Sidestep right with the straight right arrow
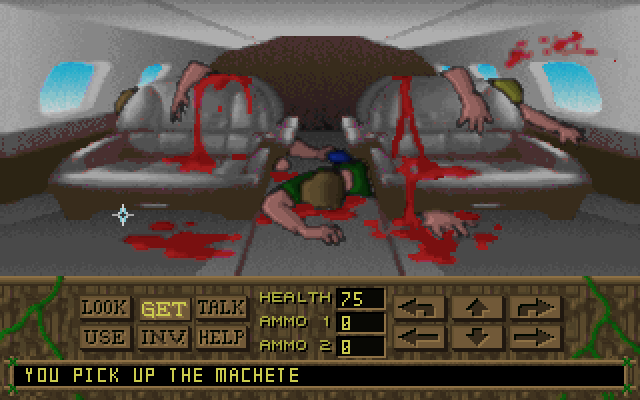The width and height of the screenshot is (640, 400). coord(536,336)
